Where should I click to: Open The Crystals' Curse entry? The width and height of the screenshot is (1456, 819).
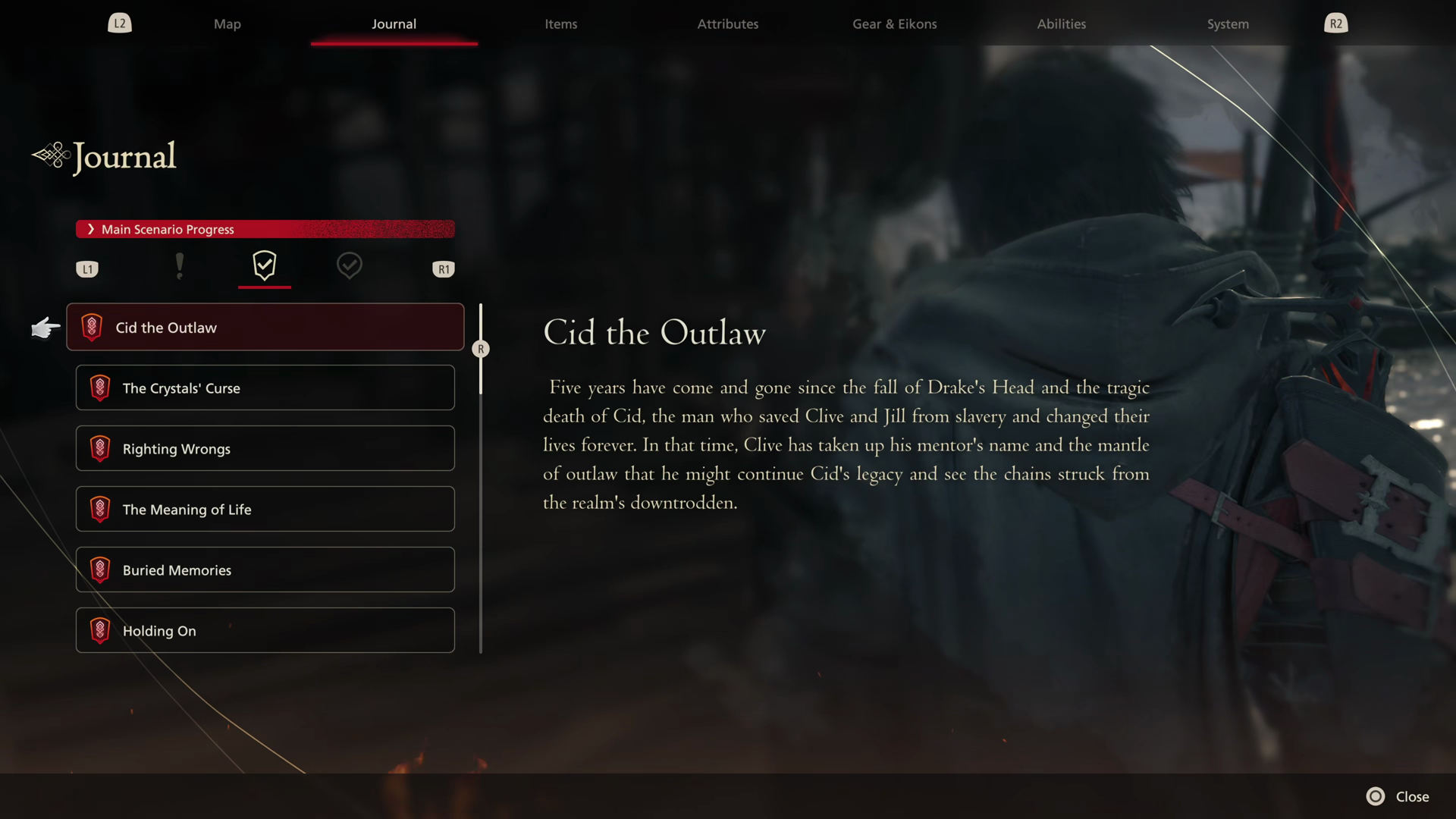pyautogui.click(x=265, y=388)
